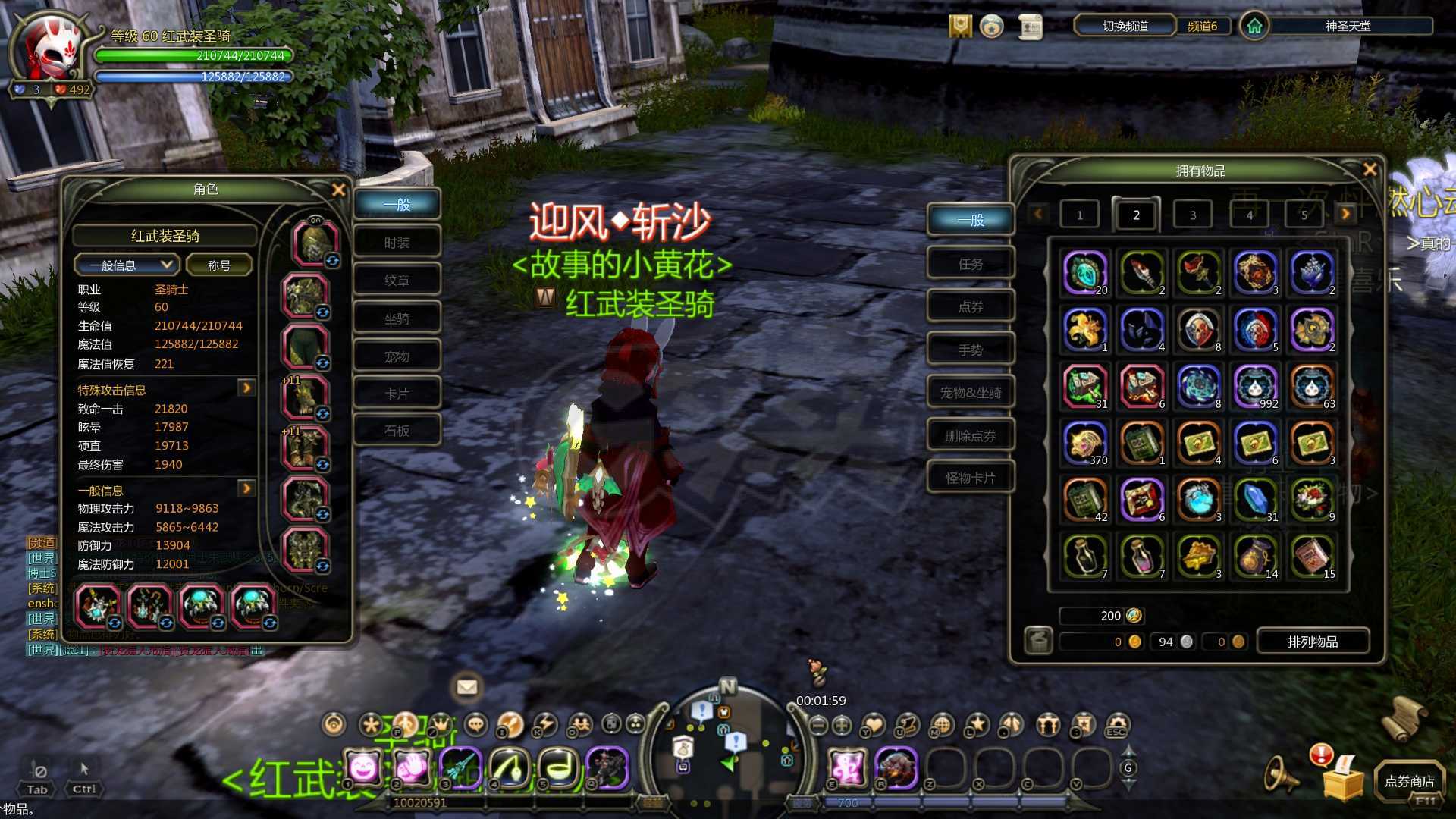Select the 任务 inventory category
The width and height of the screenshot is (1456, 819).
tap(970, 264)
